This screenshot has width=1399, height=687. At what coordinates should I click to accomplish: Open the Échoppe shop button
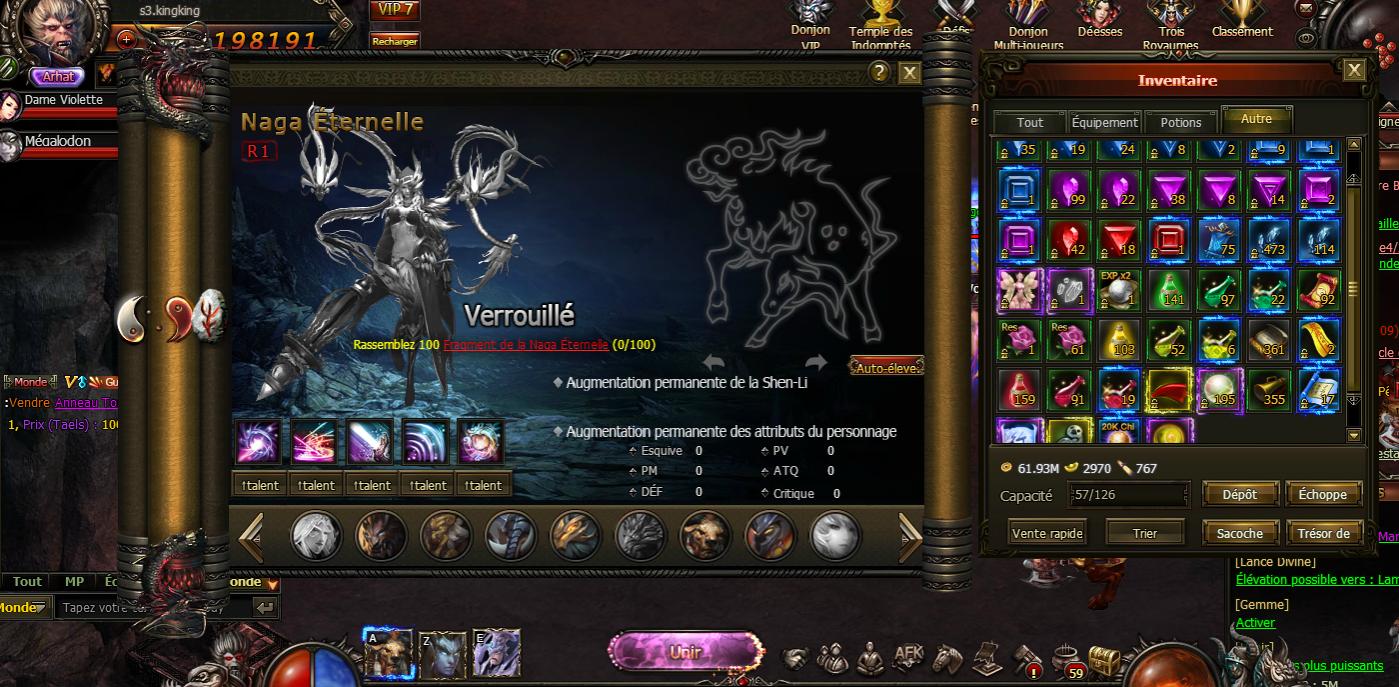coord(1323,494)
